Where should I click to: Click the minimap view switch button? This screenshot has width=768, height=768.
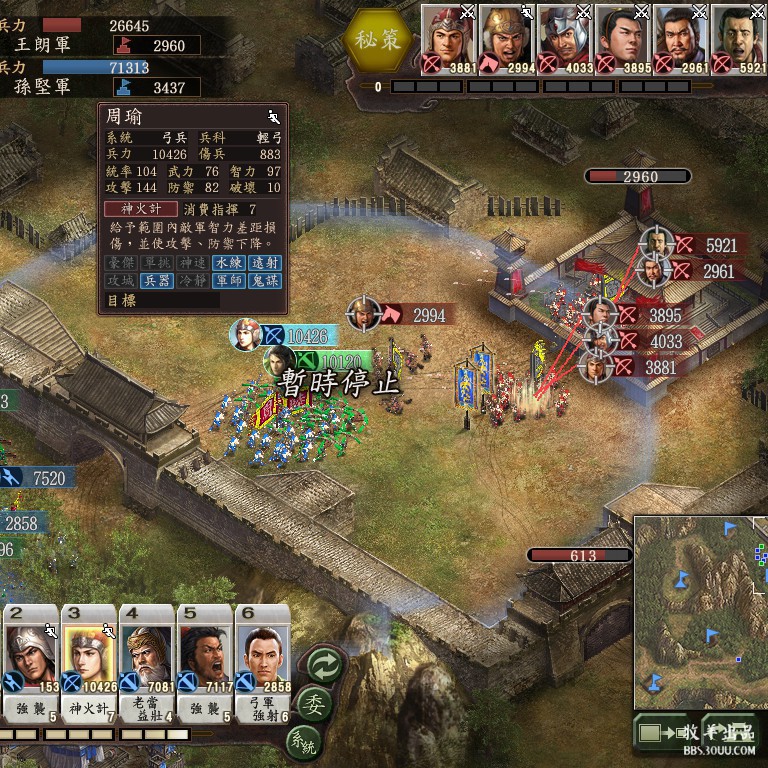tap(651, 733)
